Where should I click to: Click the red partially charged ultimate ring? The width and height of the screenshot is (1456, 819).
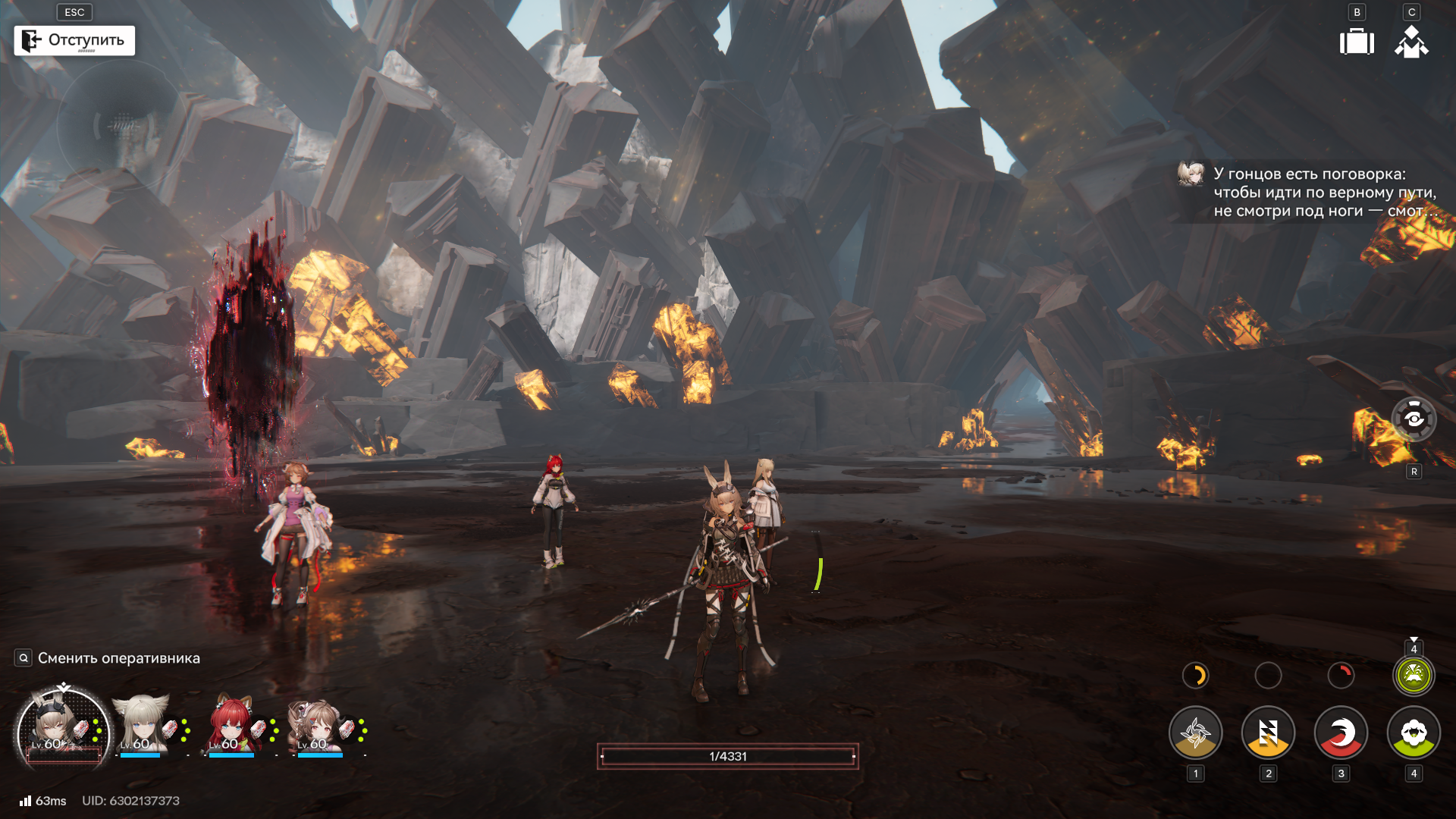pos(1341,675)
